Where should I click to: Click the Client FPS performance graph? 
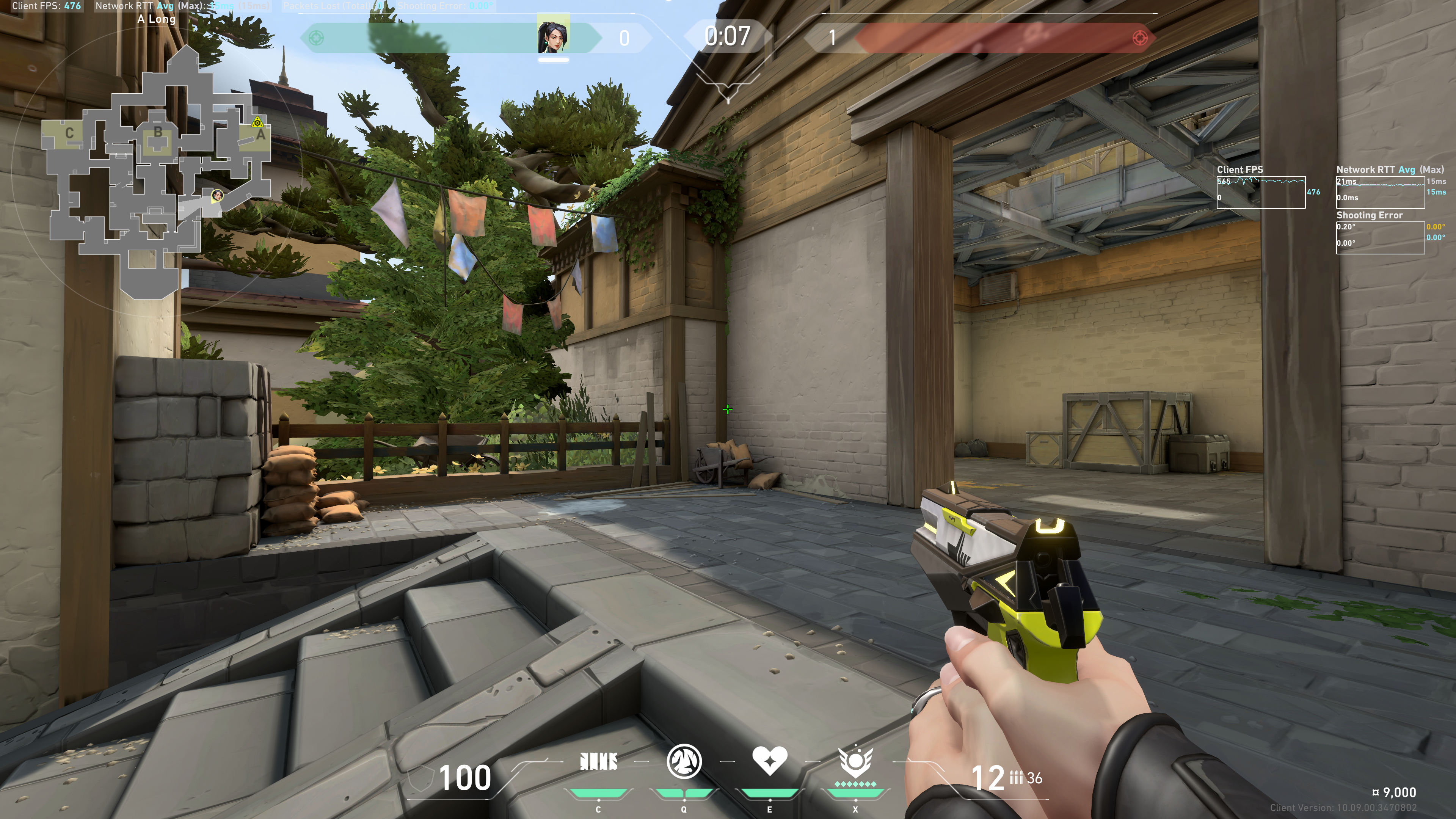click(x=1260, y=192)
